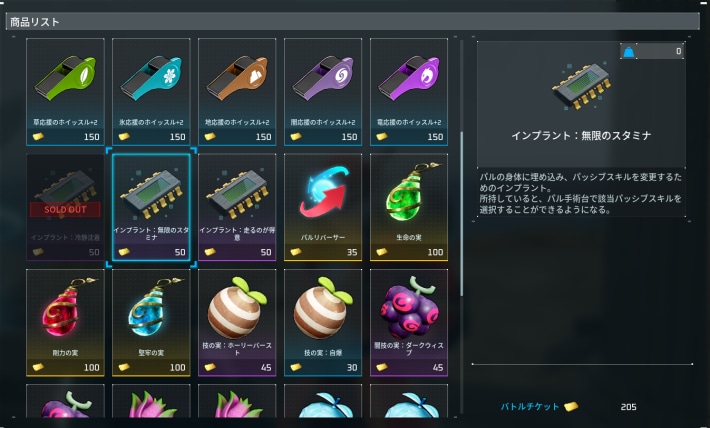Select 技の実:ホーリーバースト skill fruit

[x=237, y=322]
